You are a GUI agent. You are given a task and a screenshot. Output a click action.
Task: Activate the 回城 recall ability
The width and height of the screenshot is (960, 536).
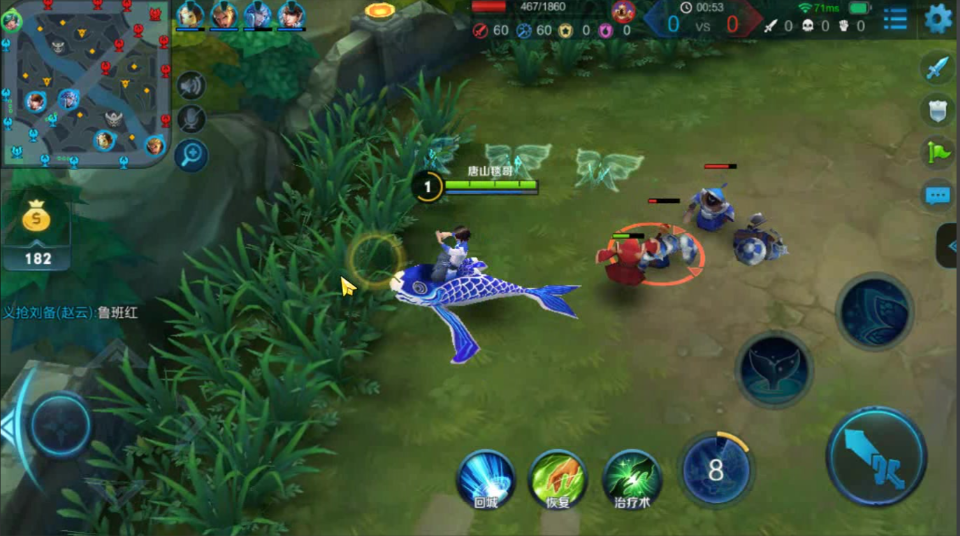click(x=485, y=479)
